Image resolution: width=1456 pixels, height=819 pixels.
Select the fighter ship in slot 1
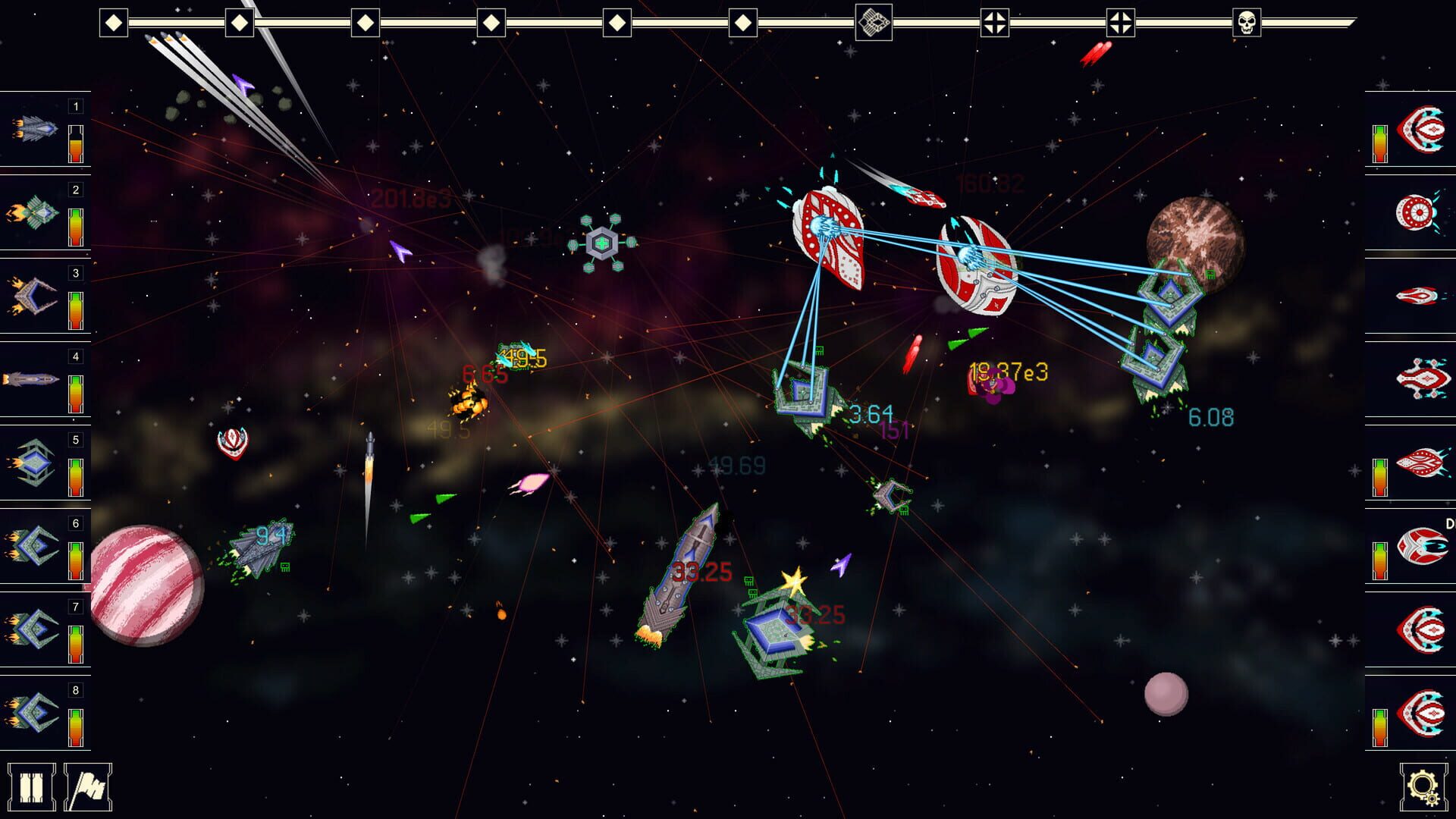pyautogui.click(x=33, y=129)
